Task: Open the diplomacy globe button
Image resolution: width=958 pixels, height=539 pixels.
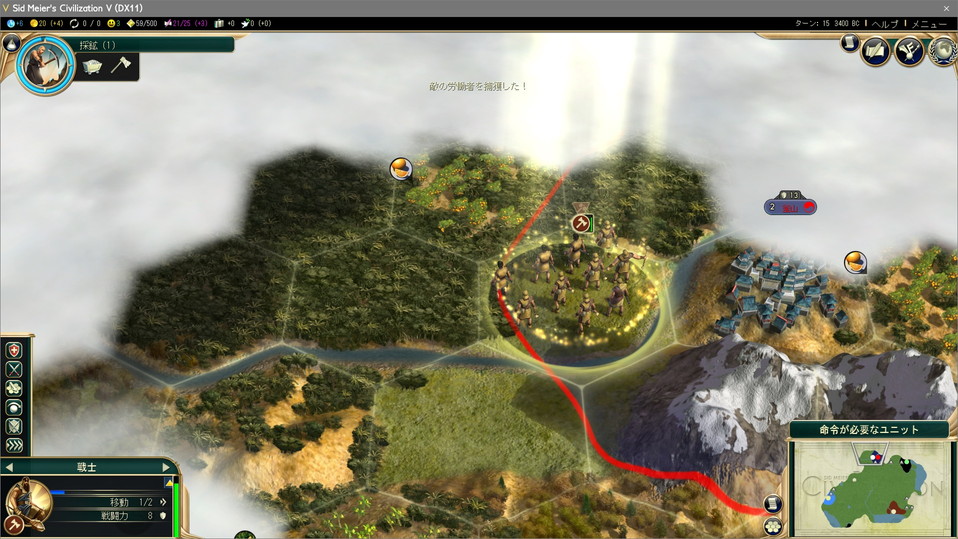Action: (942, 51)
